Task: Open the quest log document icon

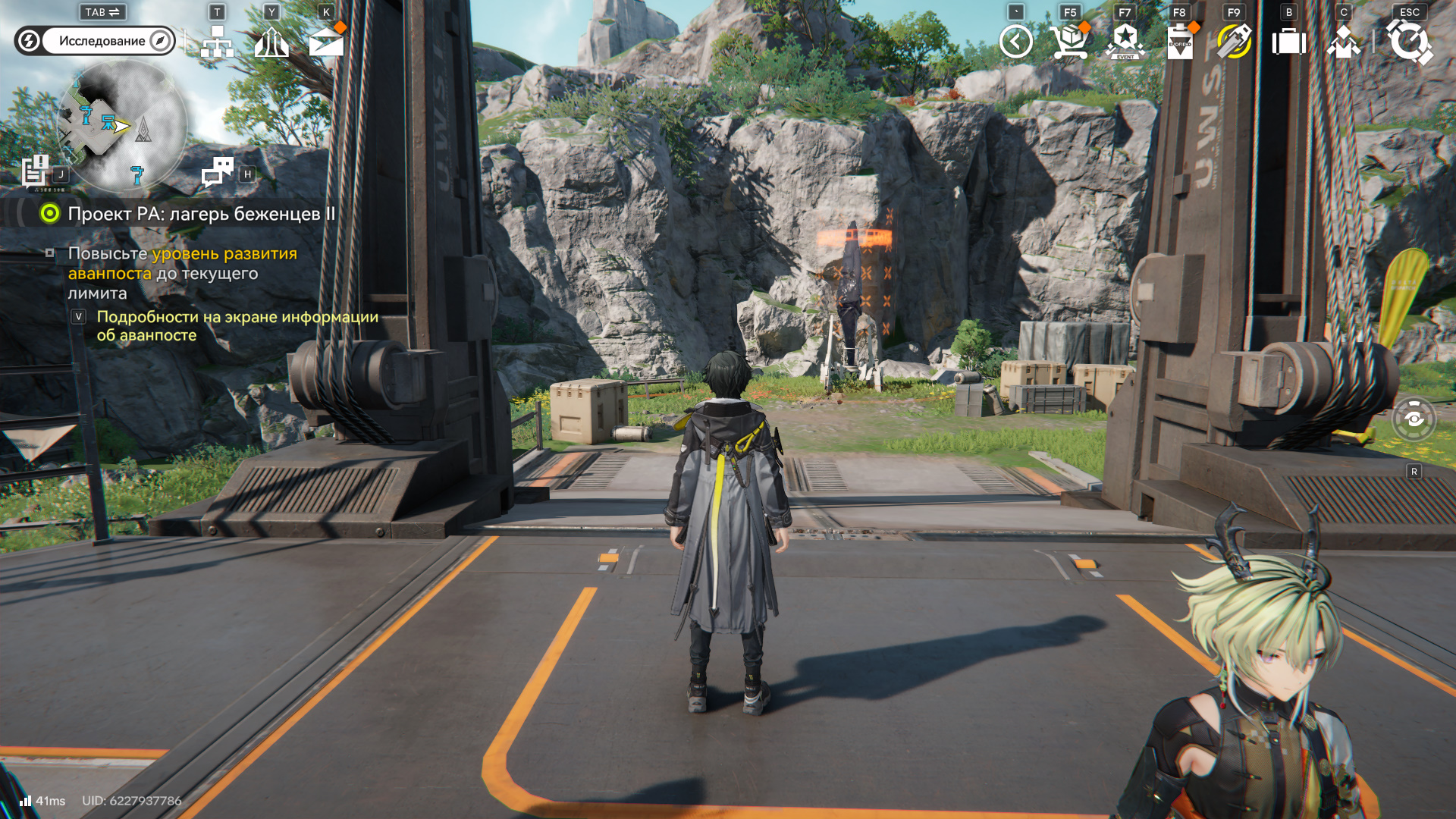Action: tap(35, 171)
